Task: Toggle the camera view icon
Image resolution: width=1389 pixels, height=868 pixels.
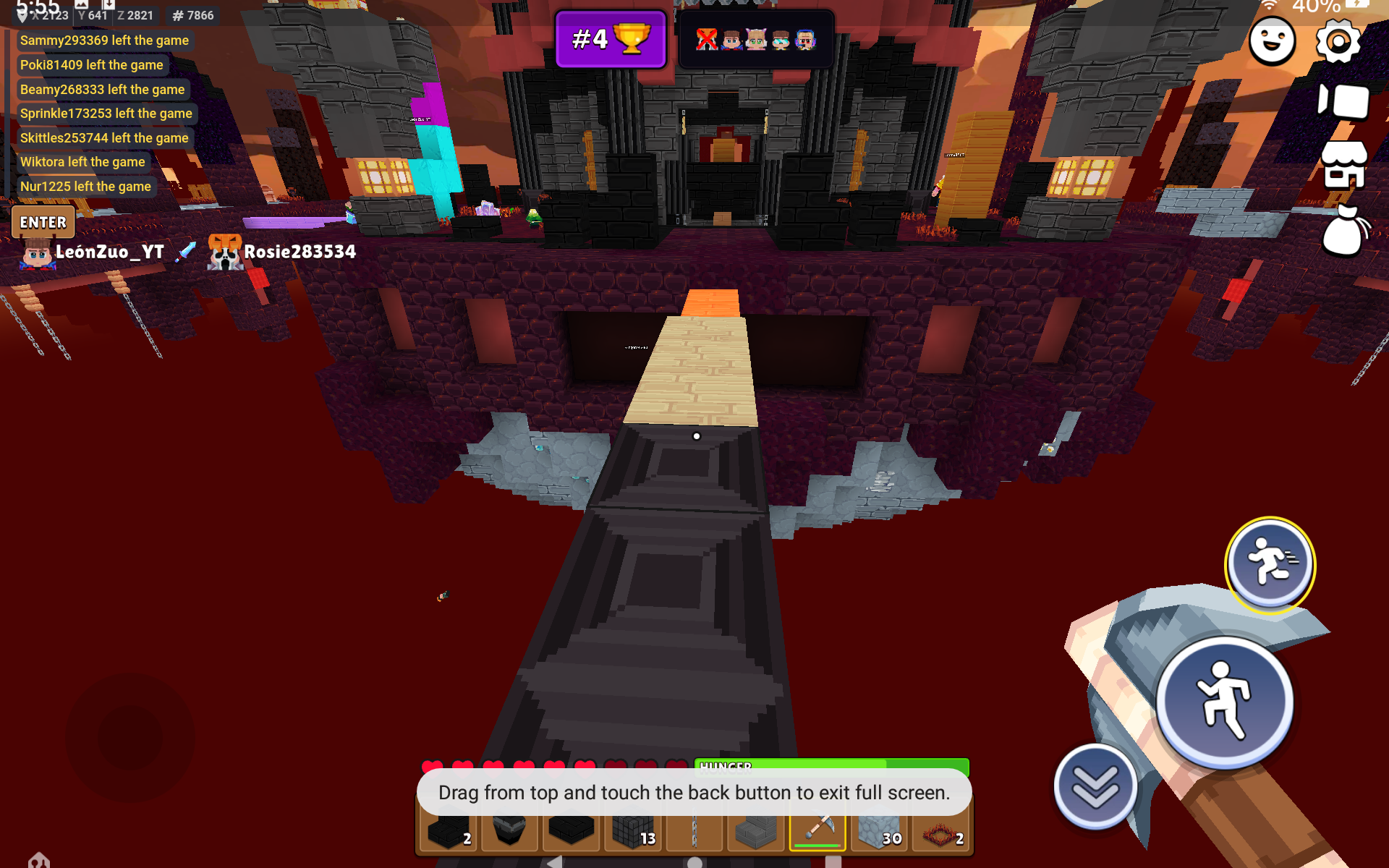Action: tap(1343, 101)
